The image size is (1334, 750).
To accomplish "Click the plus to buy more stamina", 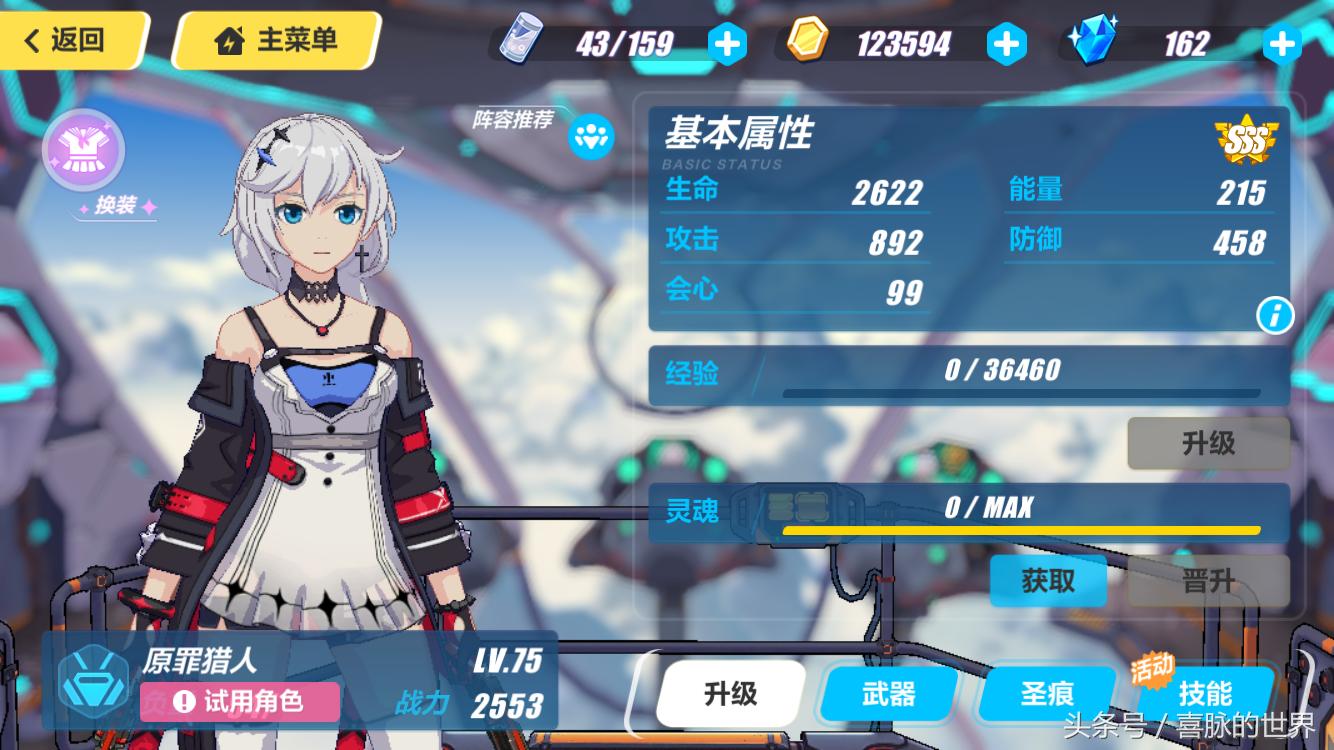I will click(x=727, y=42).
